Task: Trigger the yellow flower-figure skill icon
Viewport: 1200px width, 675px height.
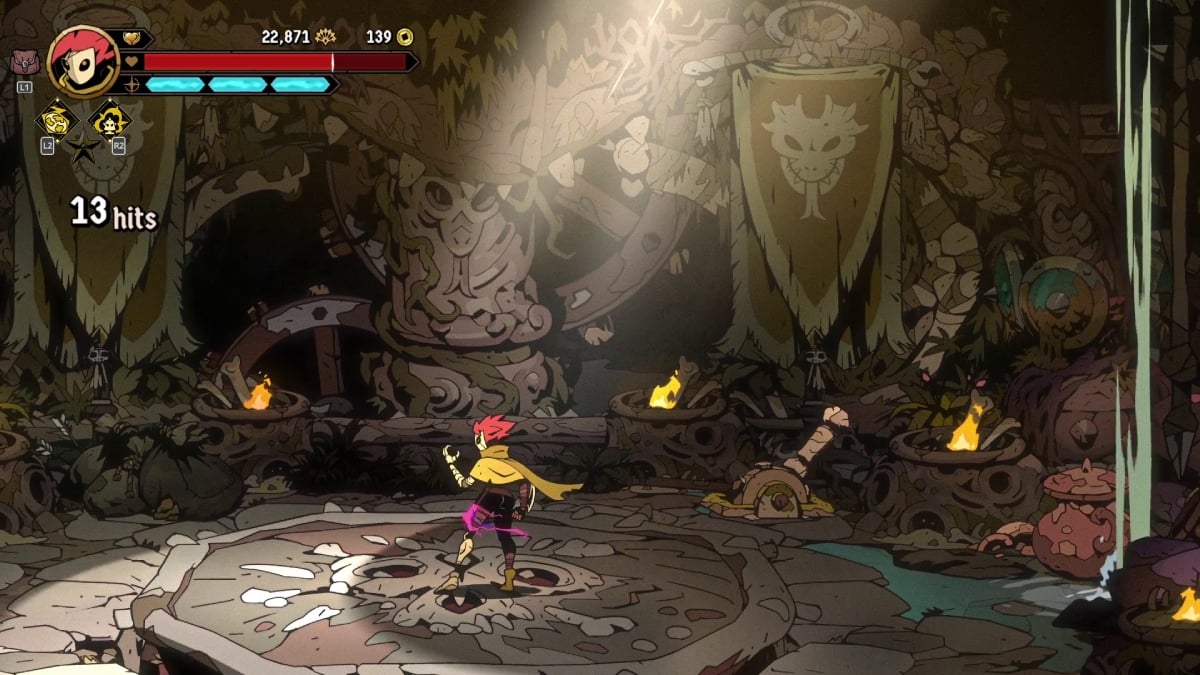Action: click(109, 122)
